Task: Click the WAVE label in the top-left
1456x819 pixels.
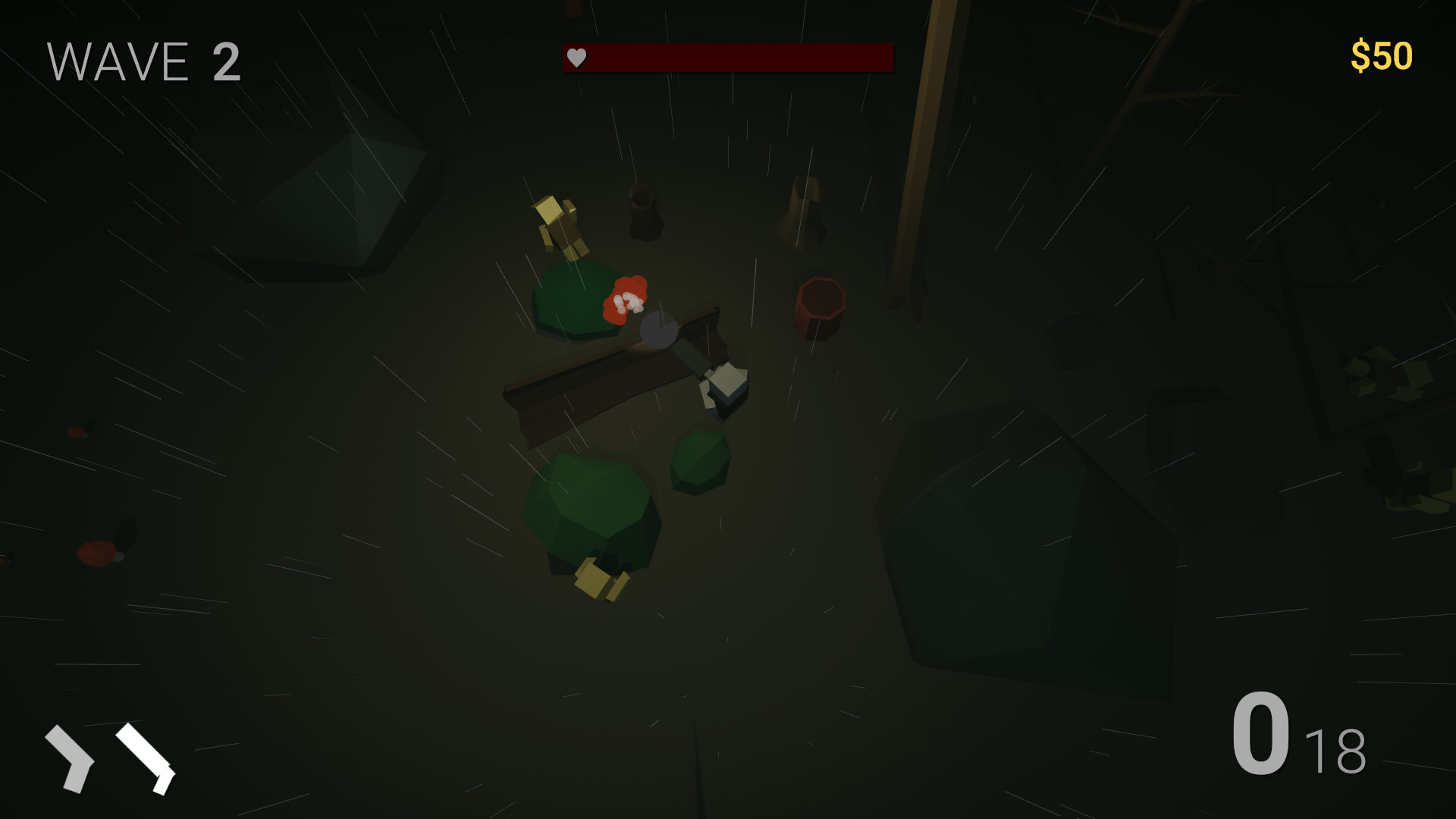Action: pyautogui.click(x=118, y=62)
